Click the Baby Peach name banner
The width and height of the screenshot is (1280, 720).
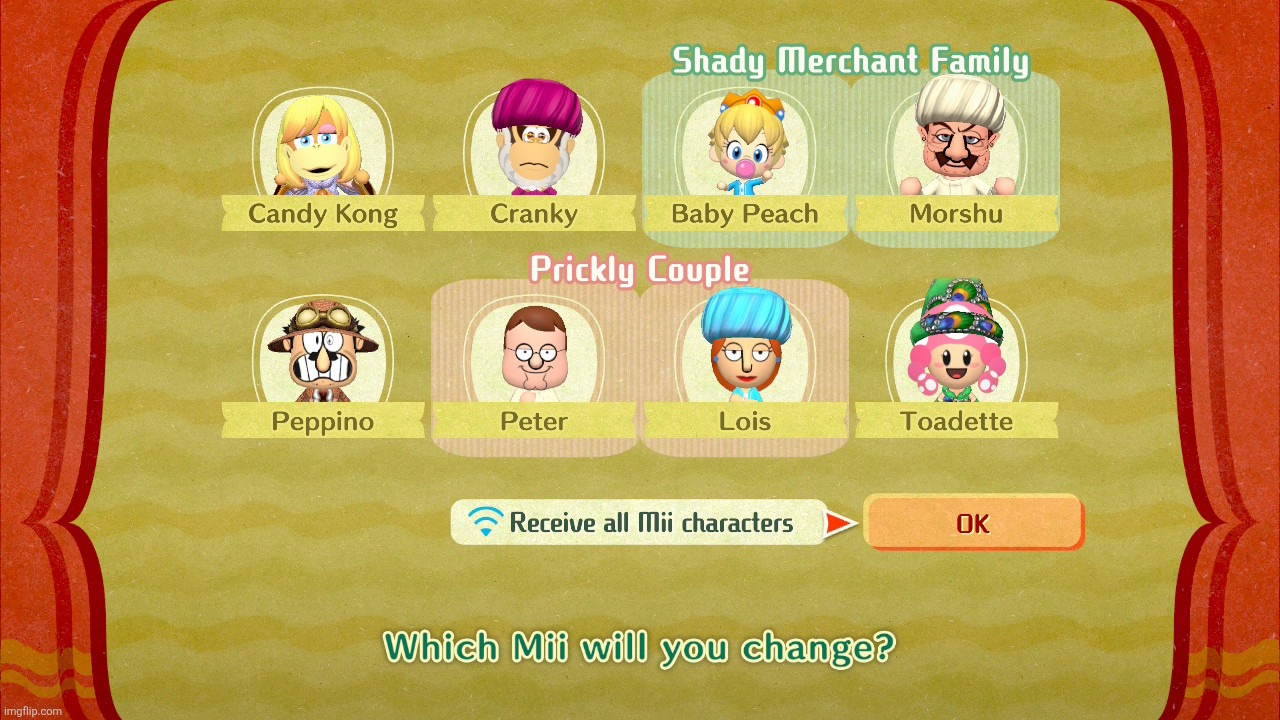[x=745, y=213]
